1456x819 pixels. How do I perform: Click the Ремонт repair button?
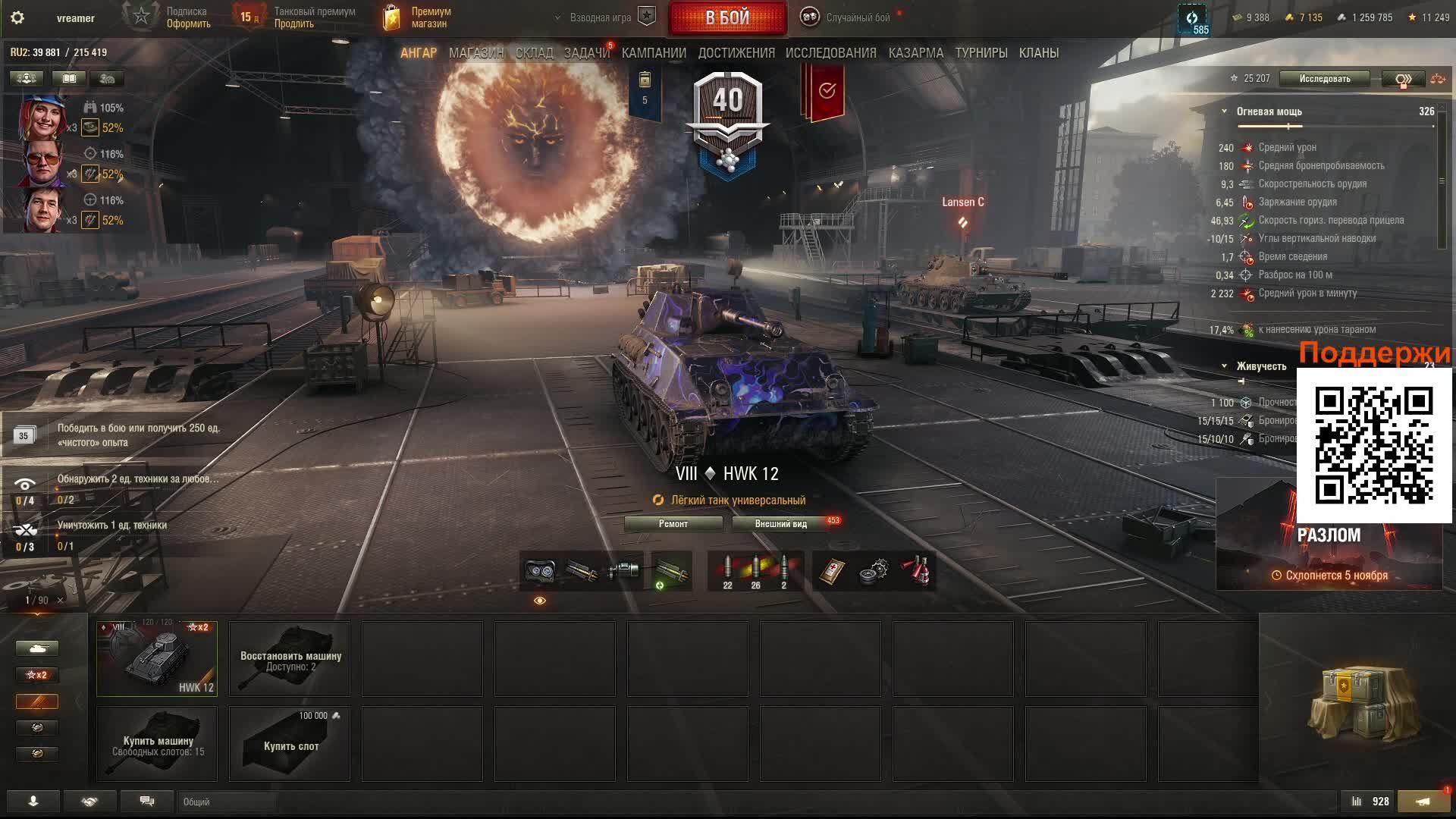coord(673,524)
